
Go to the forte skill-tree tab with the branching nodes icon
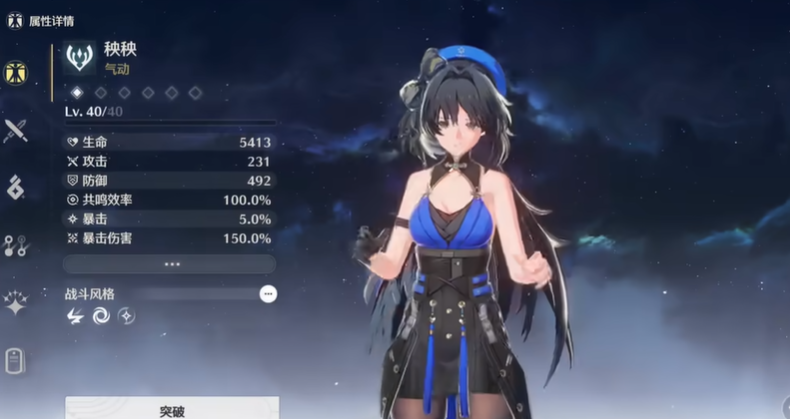click(x=16, y=245)
